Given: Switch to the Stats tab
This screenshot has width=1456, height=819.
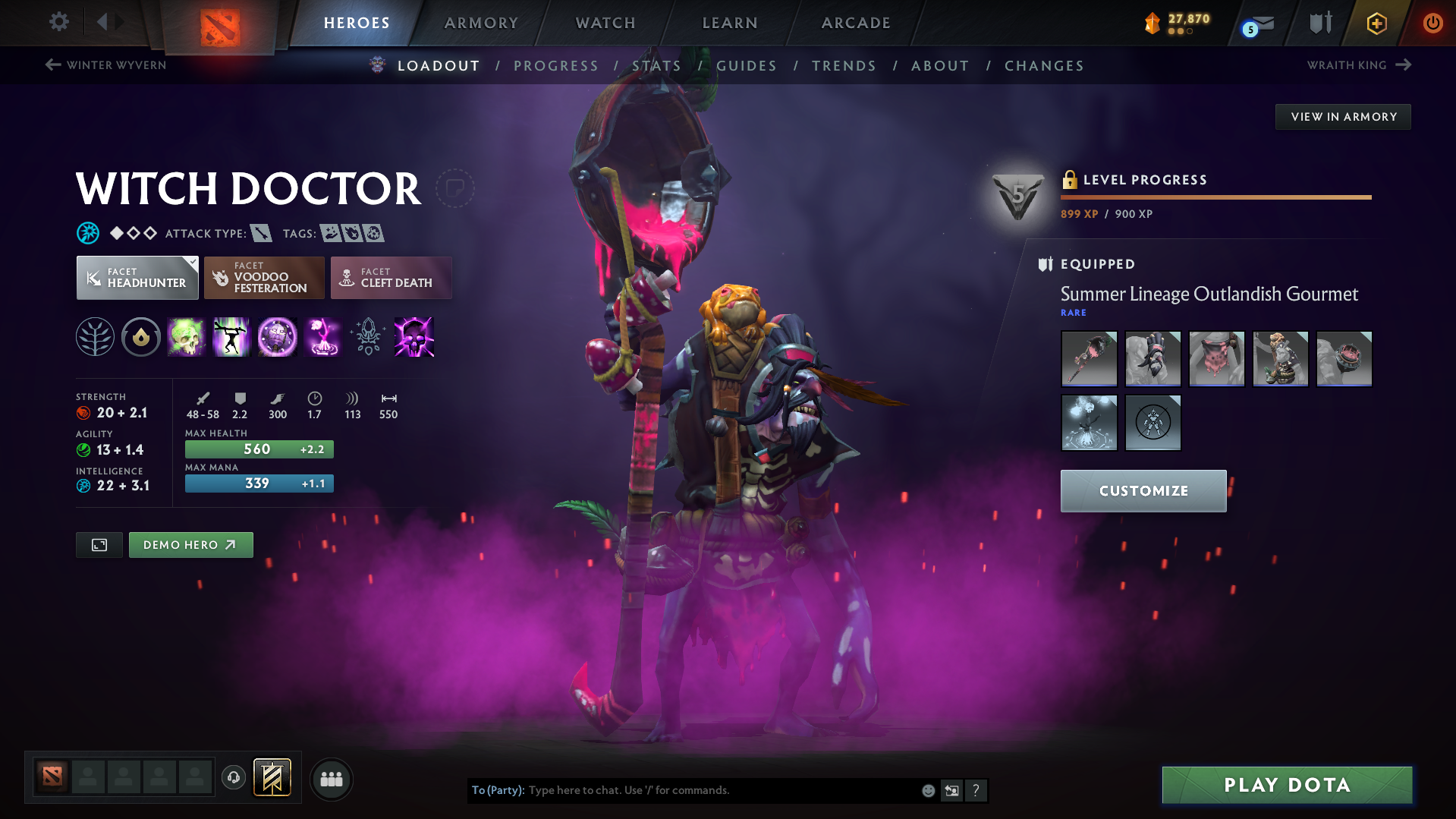Looking at the screenshot, I should (x=656, y=66).
